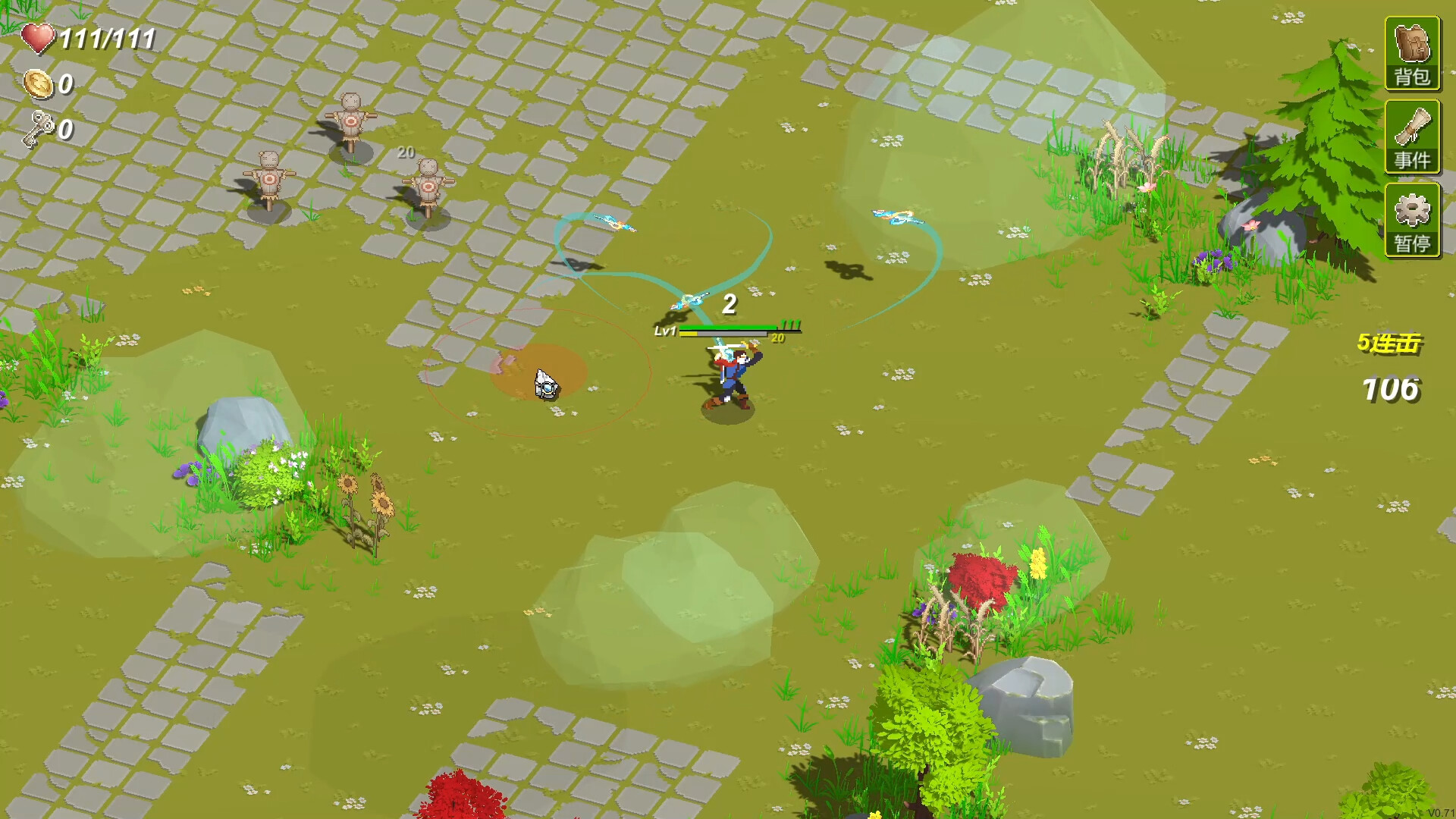Click the red heart health icon
The image size is (1456, 819).
coord(39,36)
